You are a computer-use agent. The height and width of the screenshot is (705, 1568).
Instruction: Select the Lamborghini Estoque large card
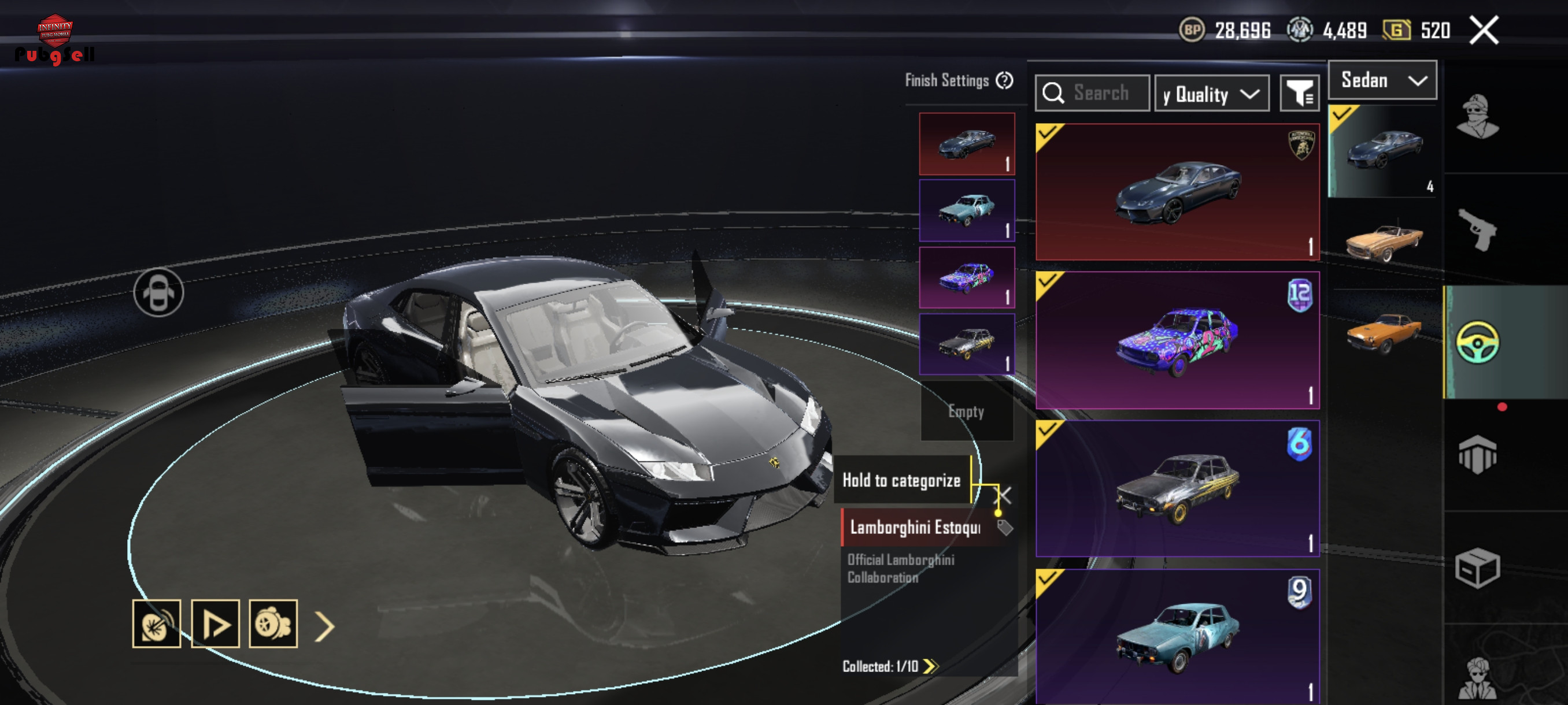pyautogui.click(x=1177, y=192)
